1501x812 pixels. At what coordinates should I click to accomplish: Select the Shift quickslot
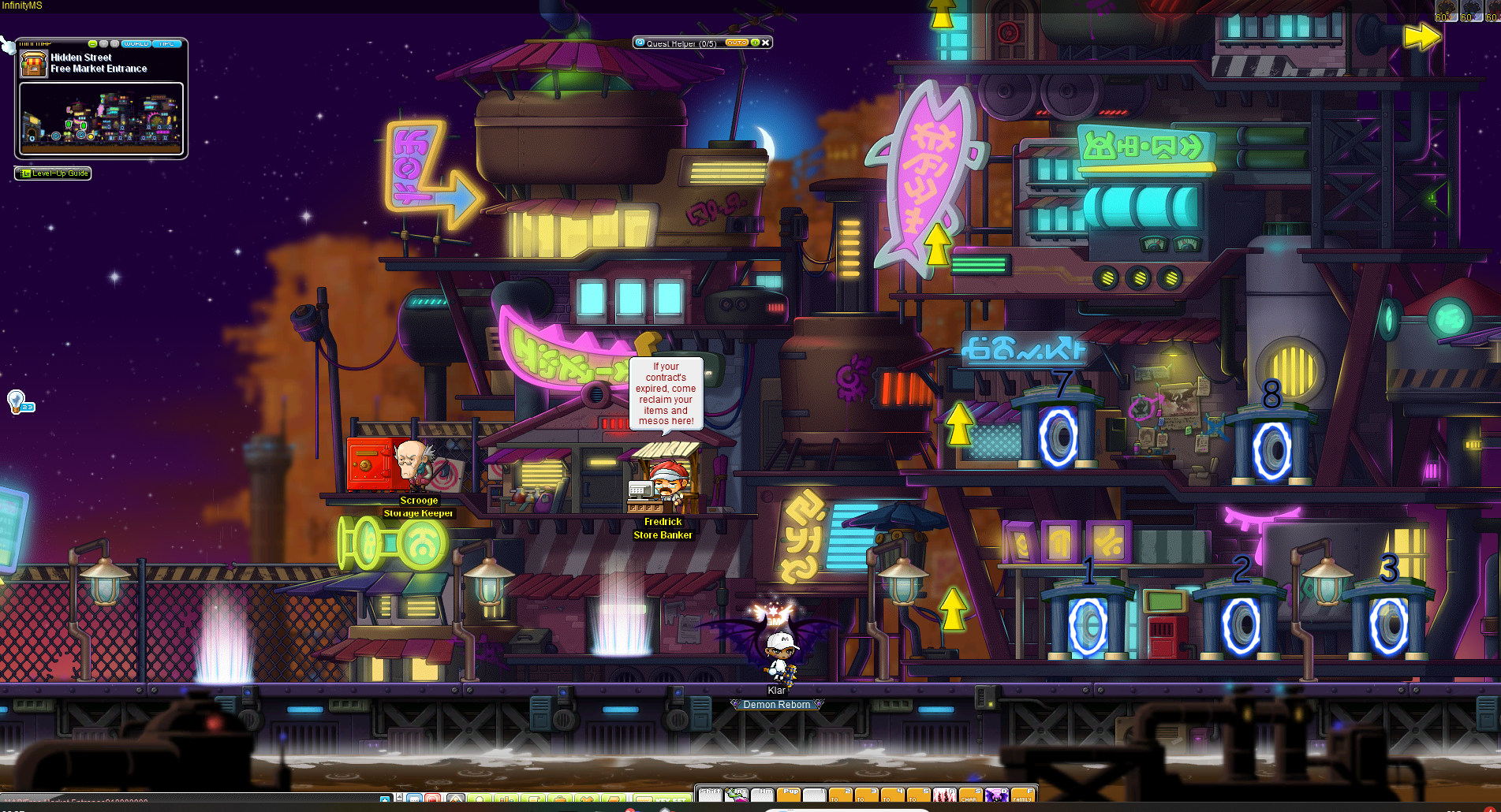(x=710, y=795)
